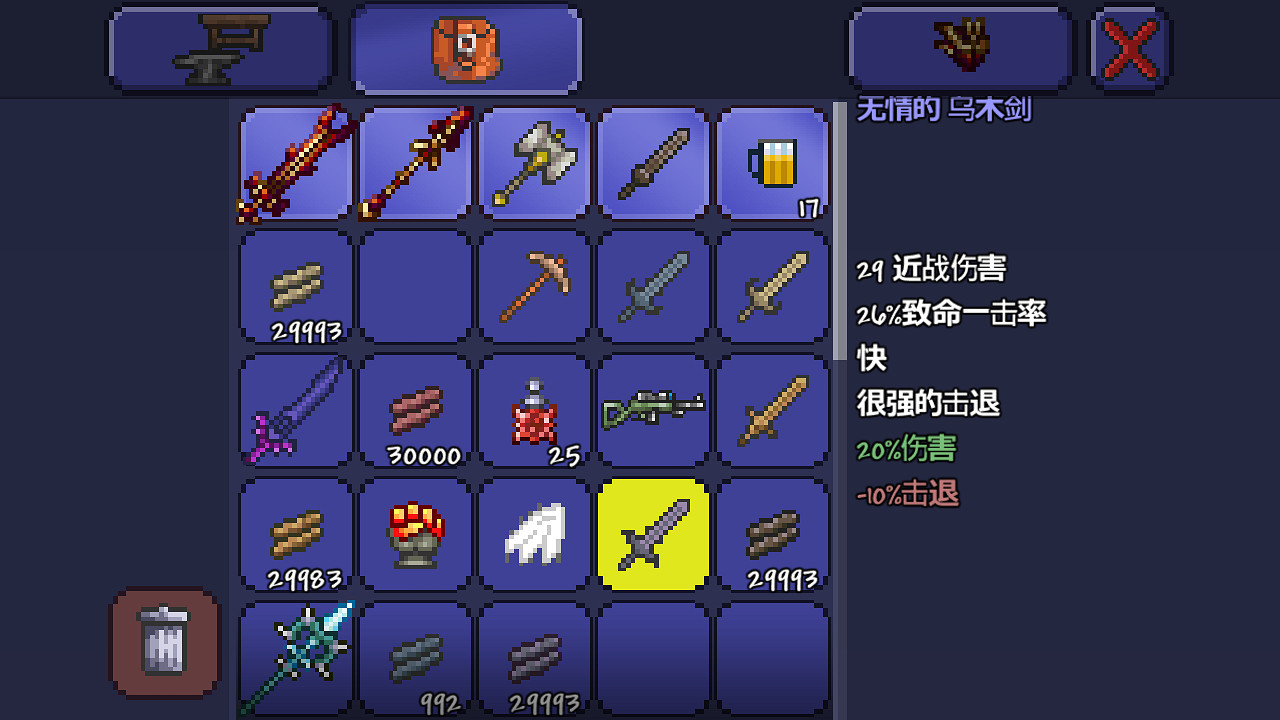Select the empty slot beside the bars
1280x720 pixels.
(414, 288)
